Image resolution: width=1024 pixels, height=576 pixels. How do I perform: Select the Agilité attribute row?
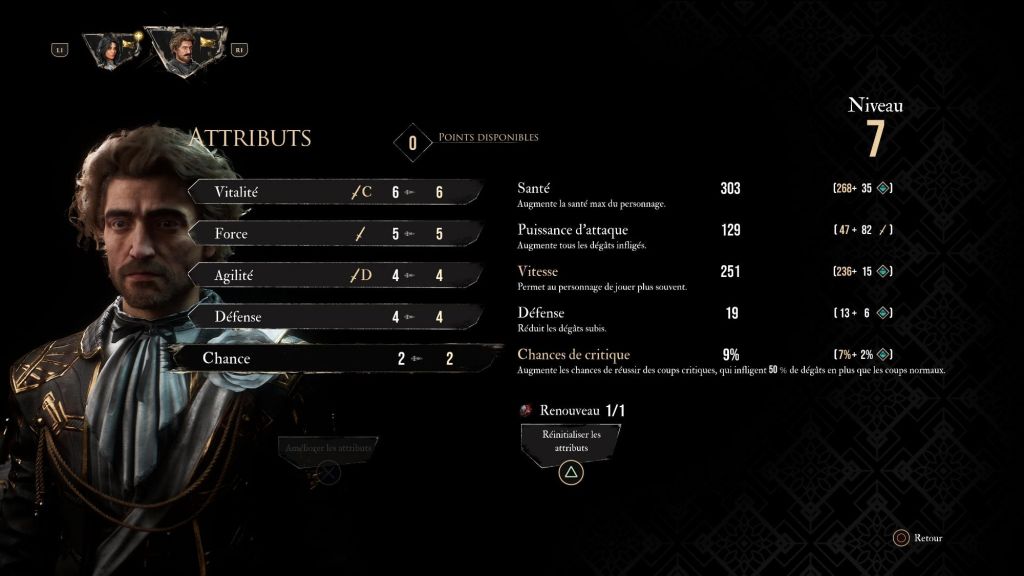coord(335,276)
